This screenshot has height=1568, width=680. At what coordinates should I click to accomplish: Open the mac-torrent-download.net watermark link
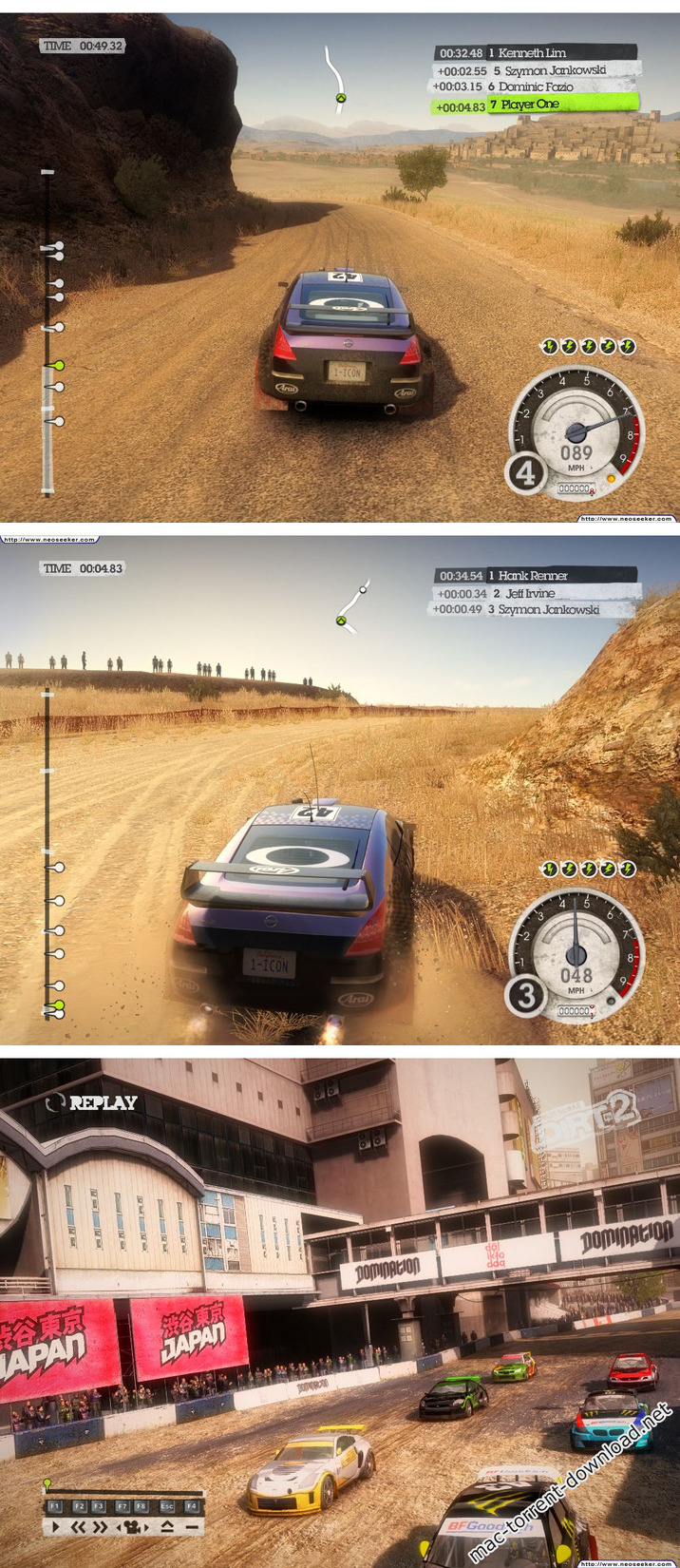pyautogui.click(x=570, y=1485)
